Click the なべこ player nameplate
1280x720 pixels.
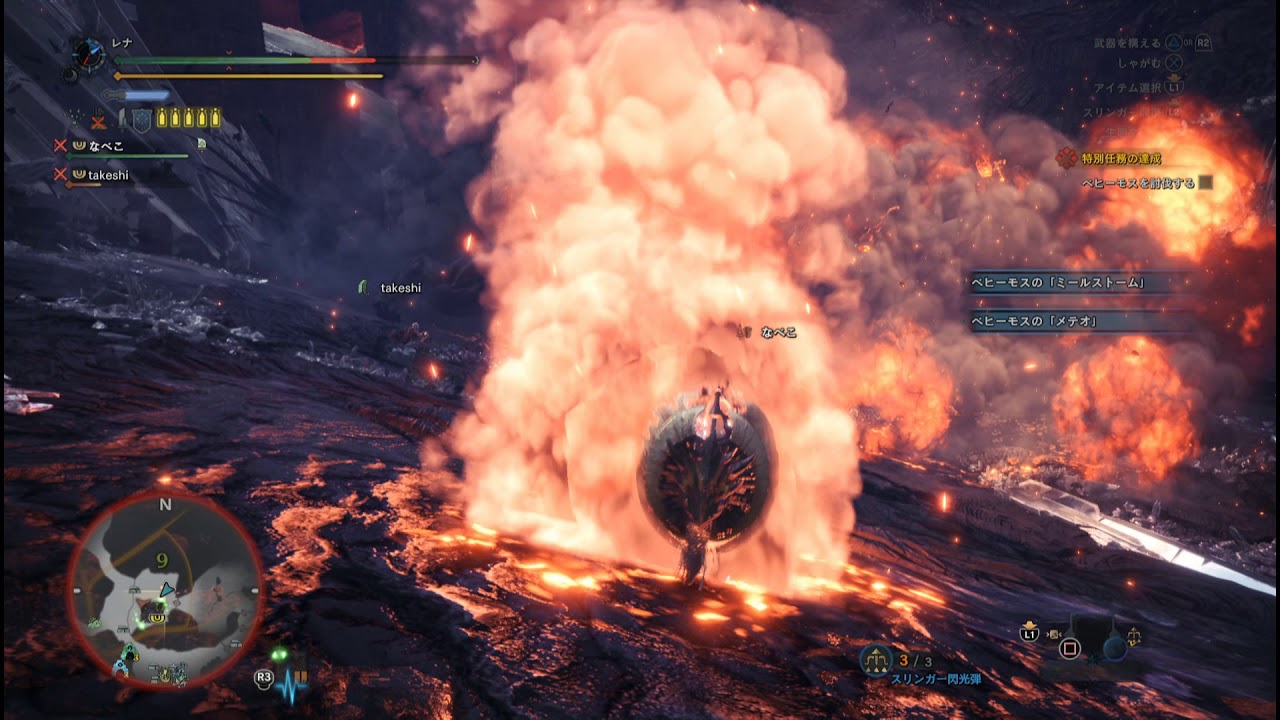778,332
